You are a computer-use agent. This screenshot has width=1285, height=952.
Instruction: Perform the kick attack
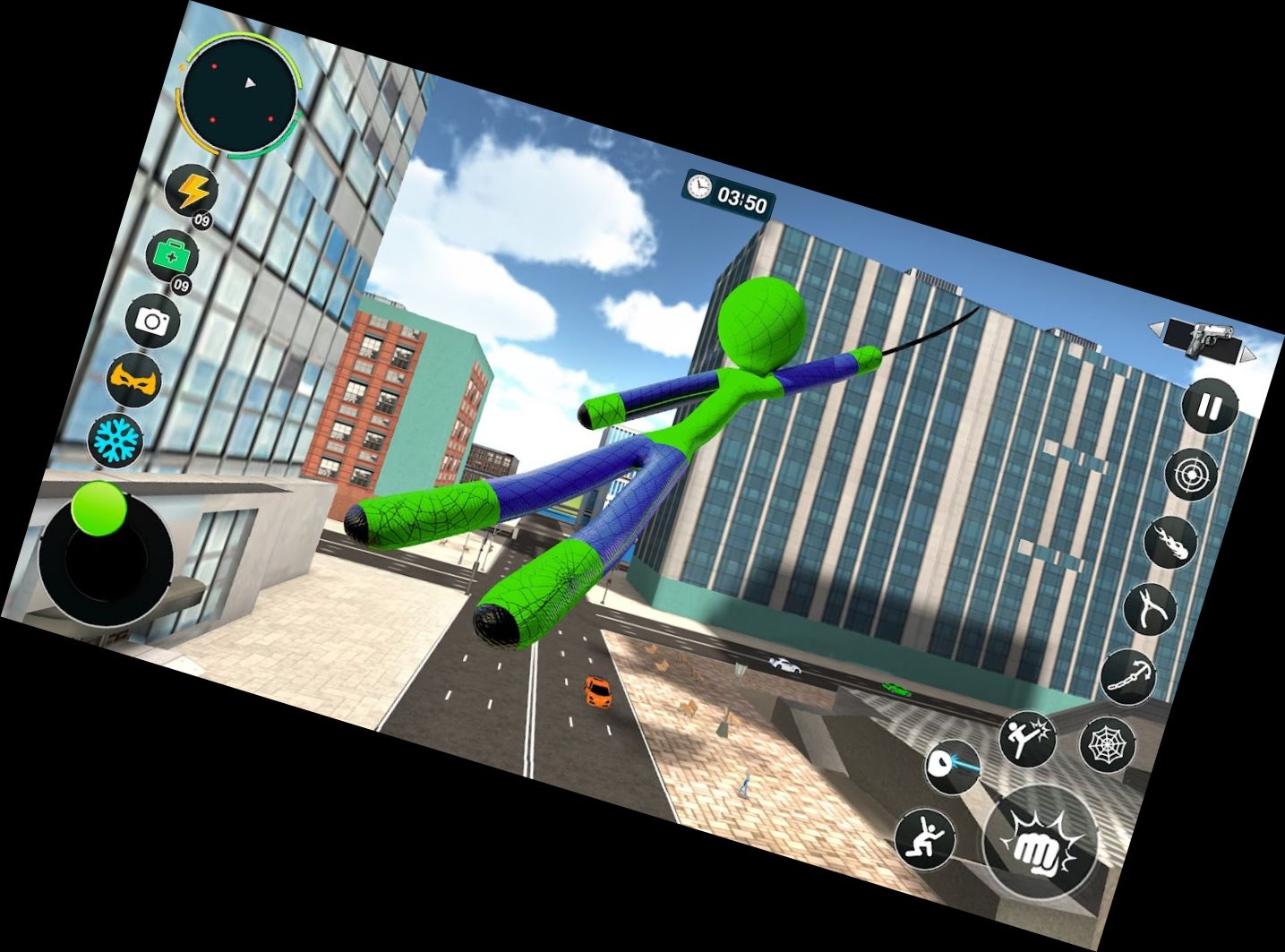1027,739
